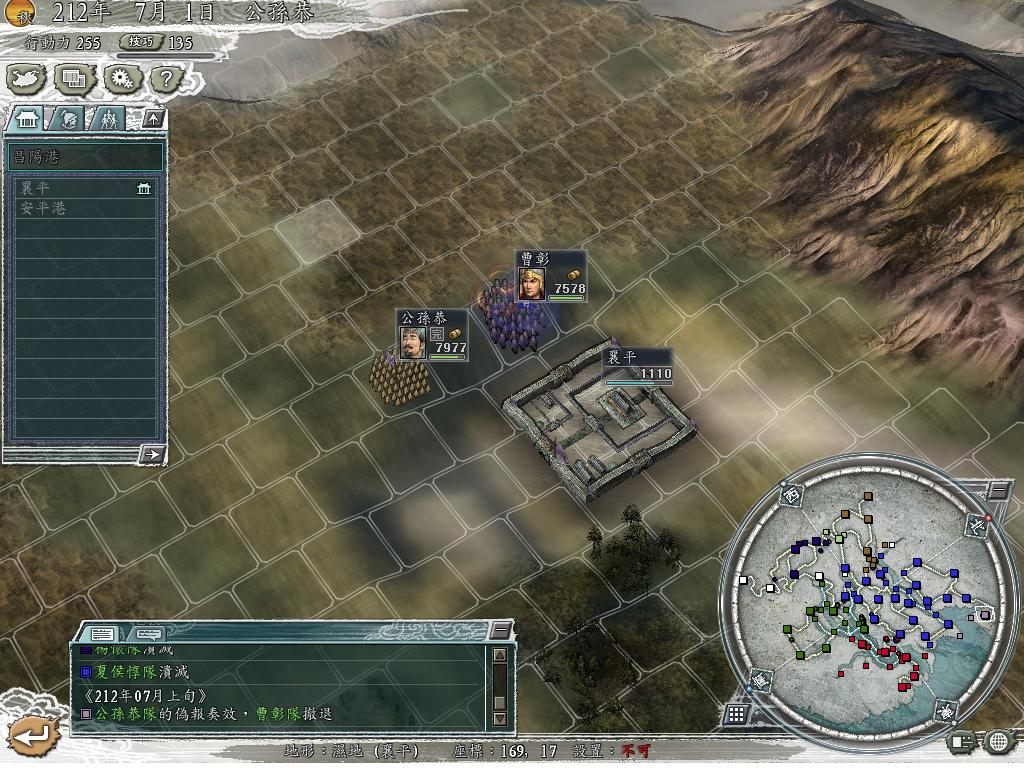Toggle the grid button beside minimap
Screen dimensions: 1024x768
pyautogui.click(x=736, y=714)
